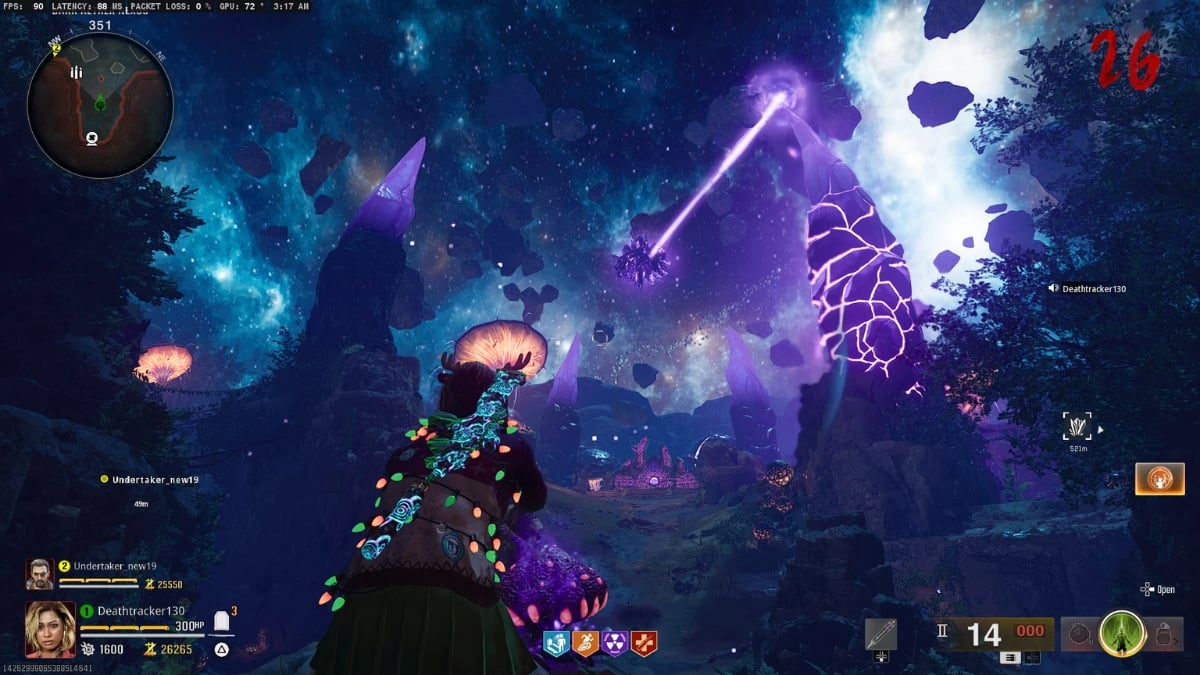Image resolution: width=1200 pixels, height=675 pixels.
Task: Activate the green field upgrade ability
Action: 1121,634
